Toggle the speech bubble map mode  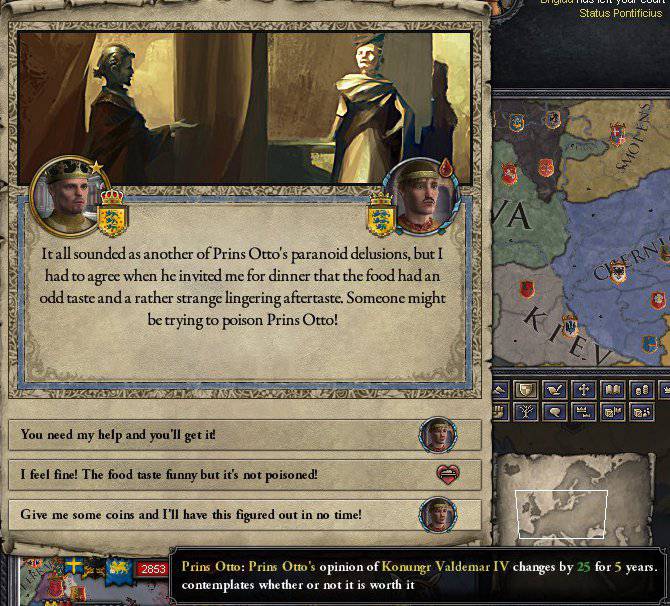553,411
